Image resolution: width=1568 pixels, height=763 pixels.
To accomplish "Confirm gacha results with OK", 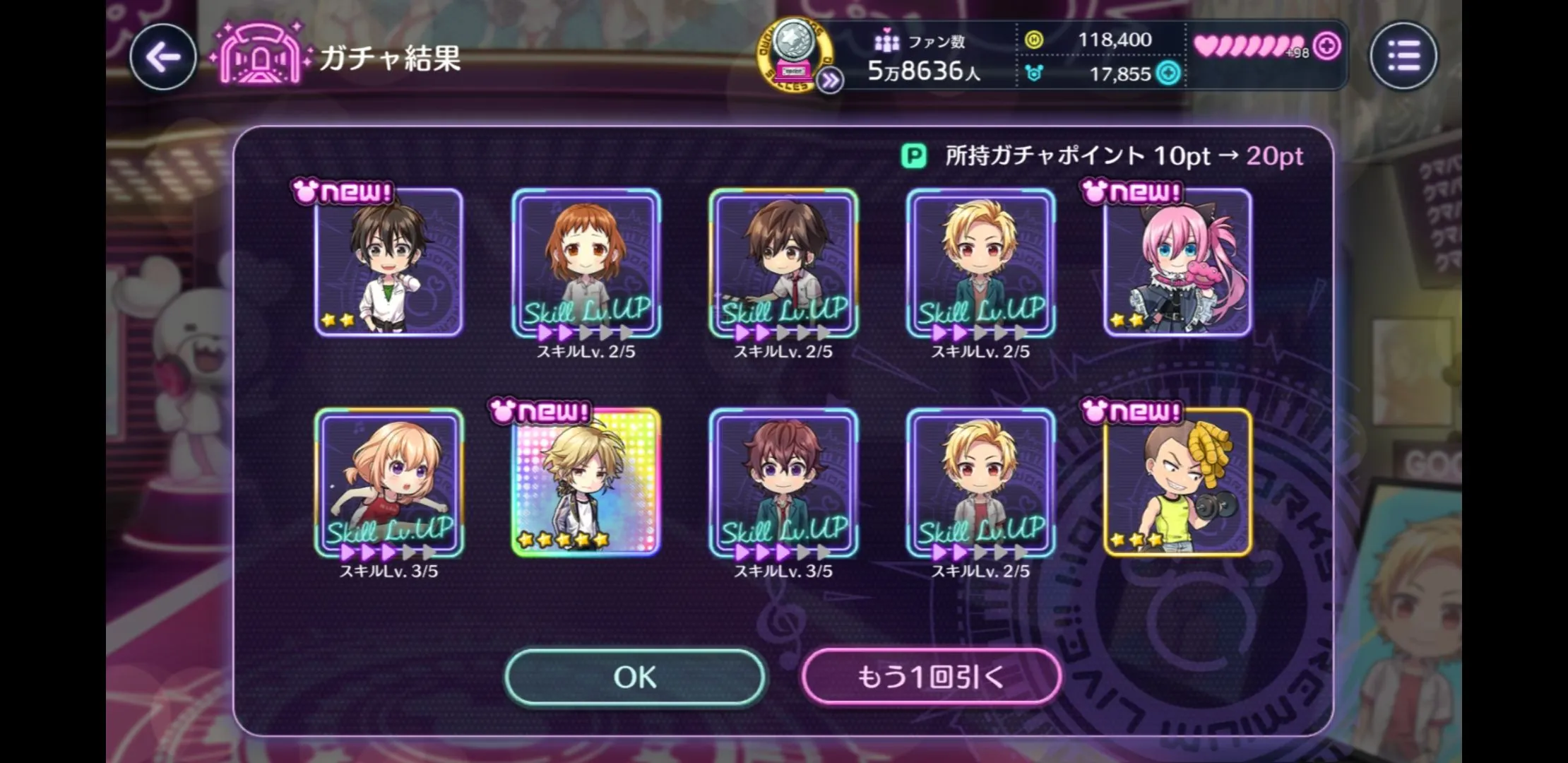I will [634, 677].
